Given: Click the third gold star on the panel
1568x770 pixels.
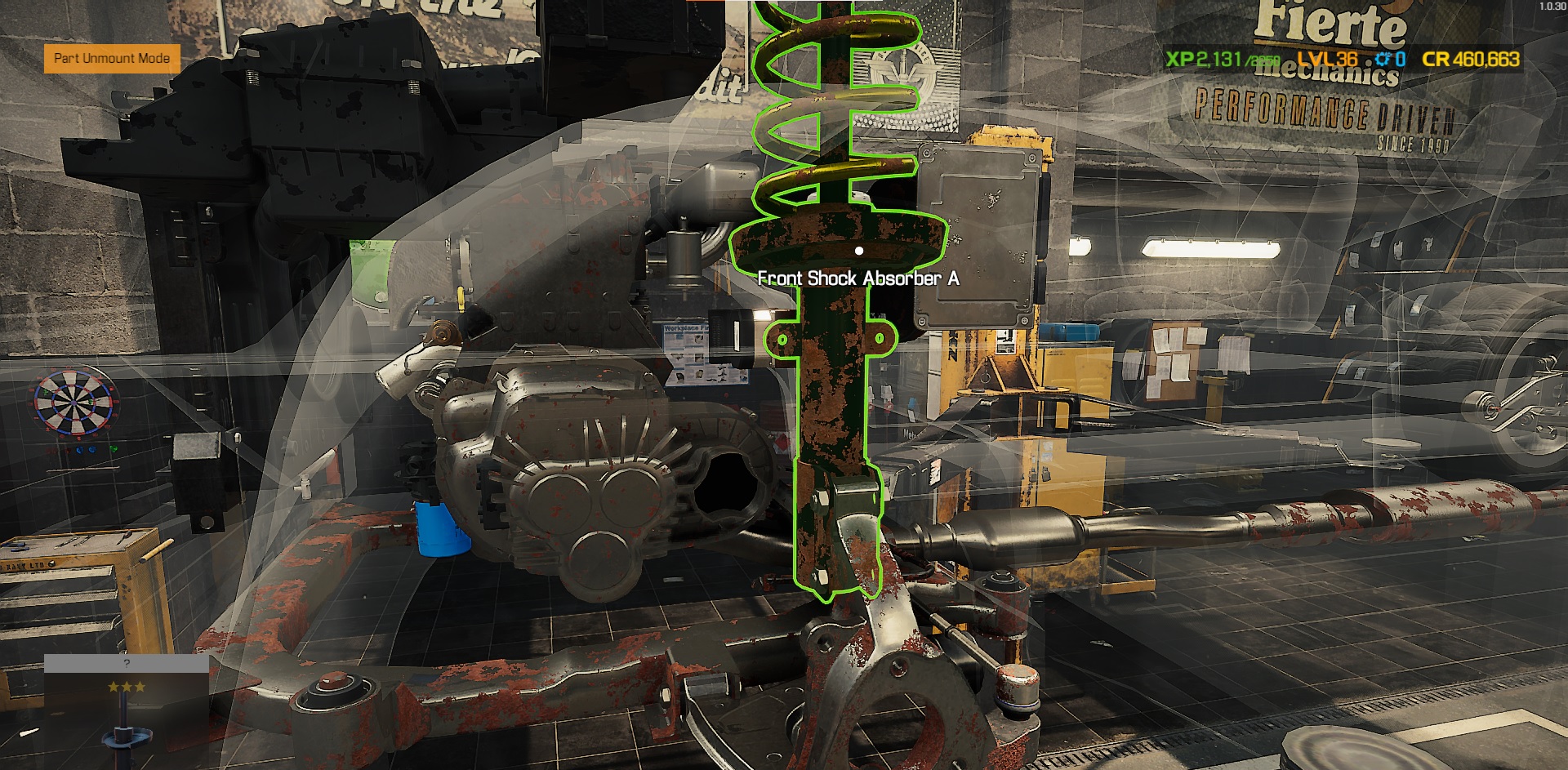Looking at the screenshot, I should [x=139, y=686].
